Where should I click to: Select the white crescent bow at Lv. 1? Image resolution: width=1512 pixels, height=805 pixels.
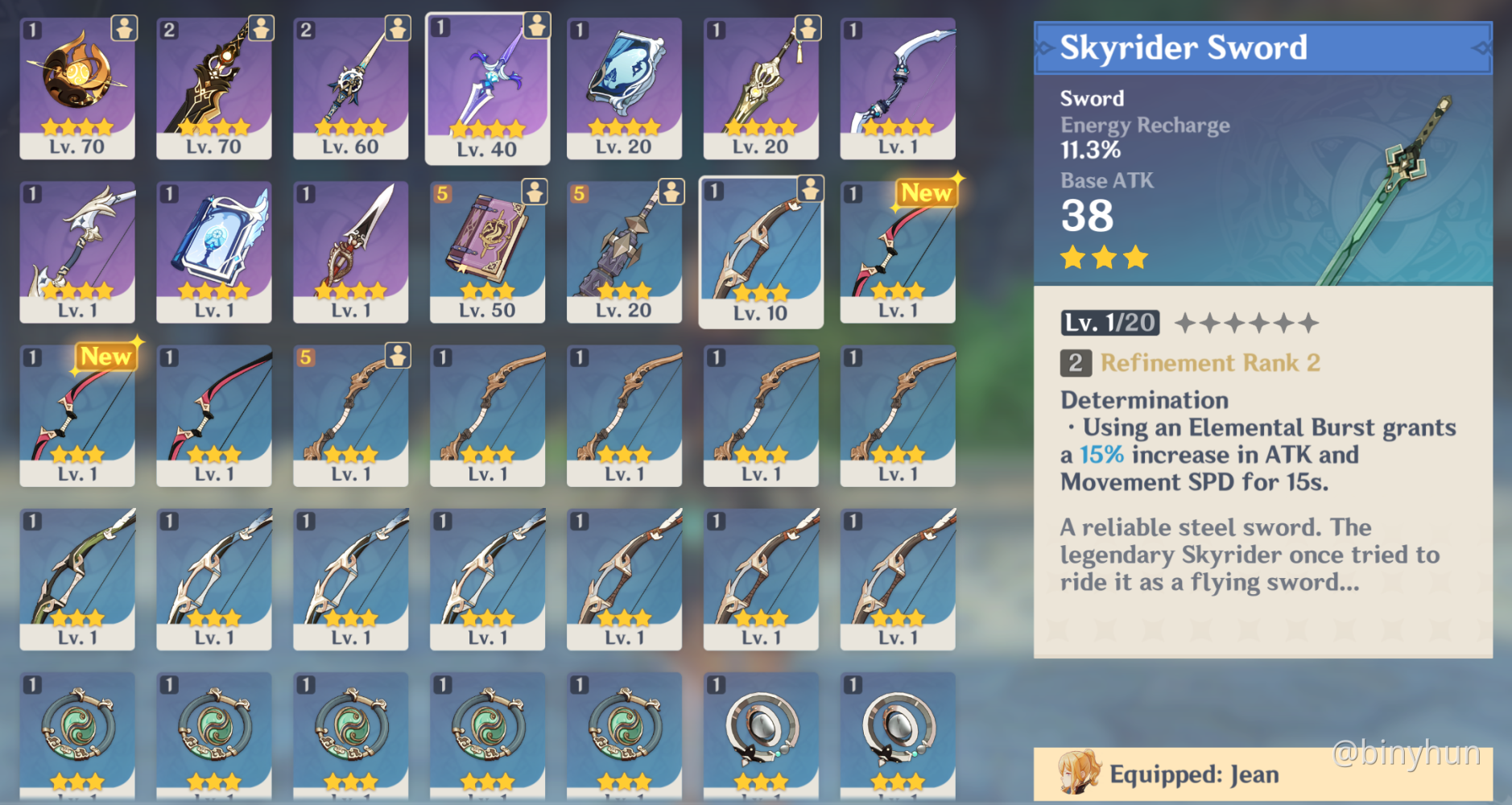pos(897,85)
